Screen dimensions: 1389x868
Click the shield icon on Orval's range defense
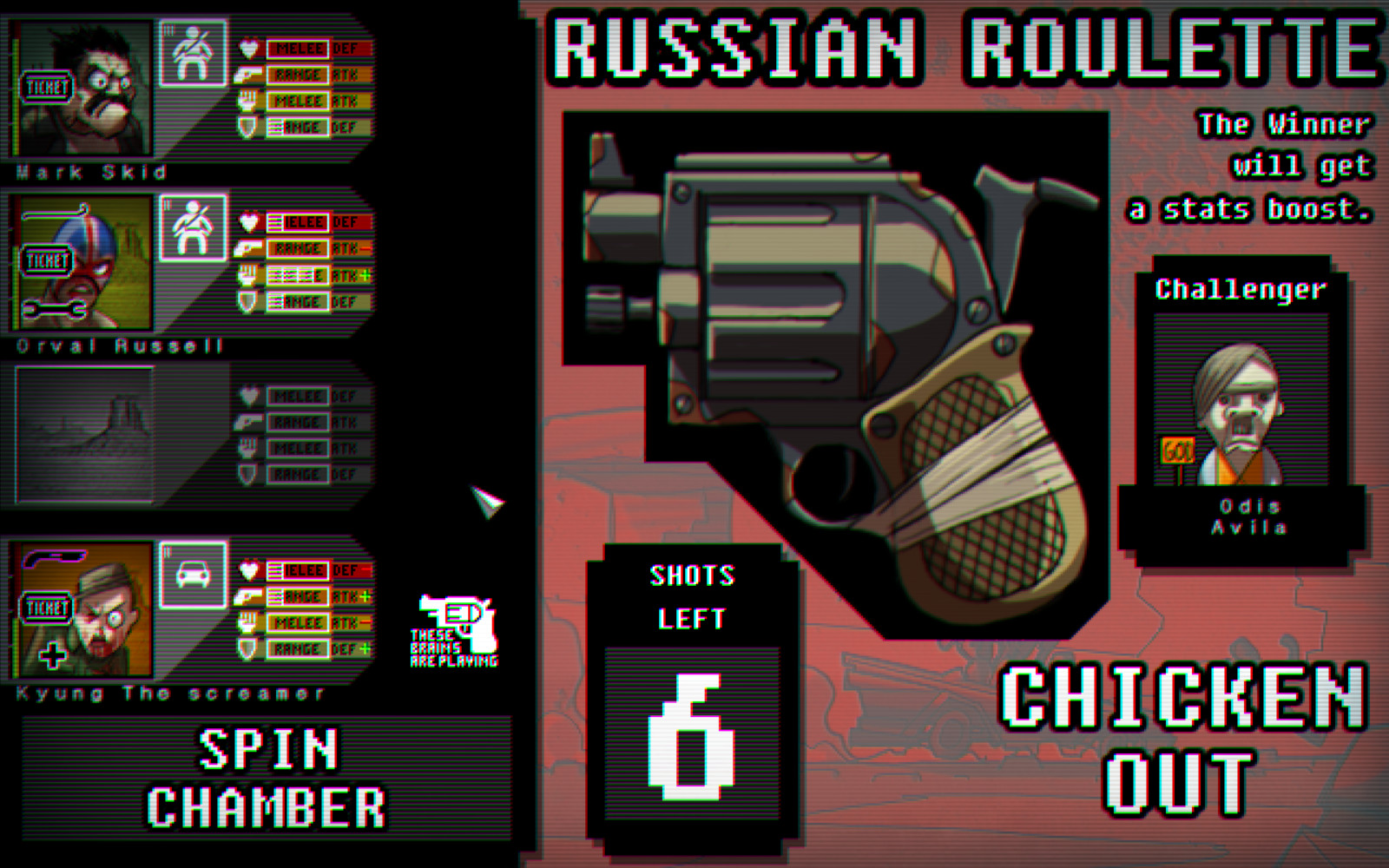(249, 300)
